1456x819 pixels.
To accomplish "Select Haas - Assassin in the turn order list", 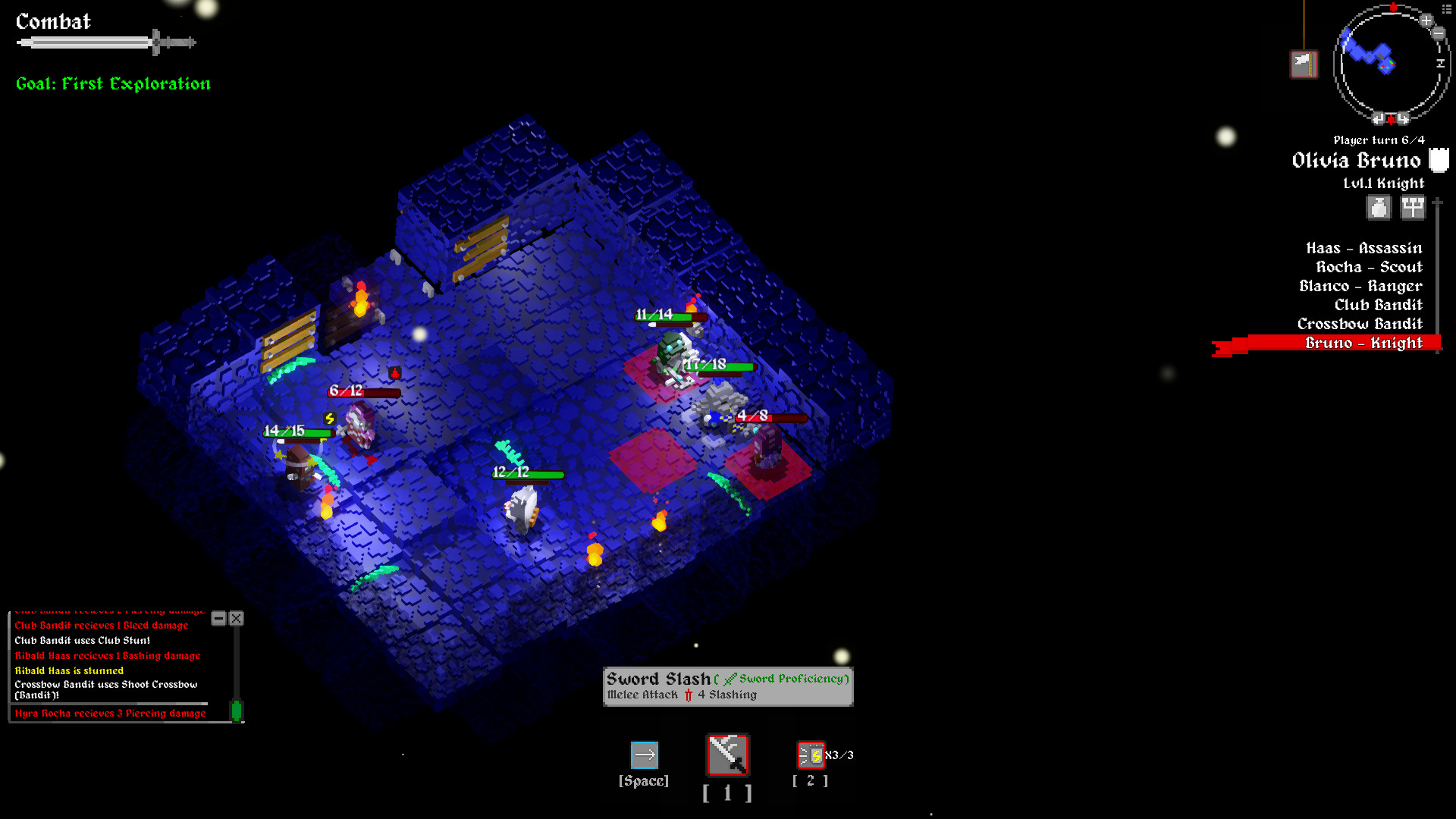I will click(x=1363, y=248).
